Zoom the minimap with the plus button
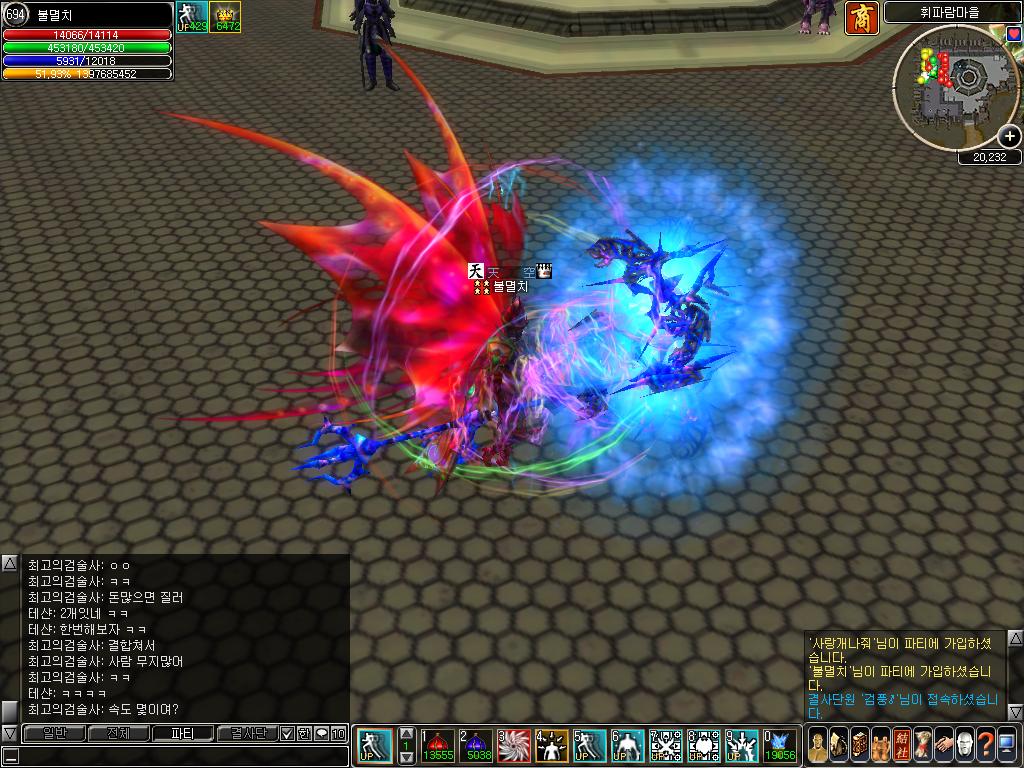Image resolution: width=1024 pixels, height=768 pixels. 1010,136
